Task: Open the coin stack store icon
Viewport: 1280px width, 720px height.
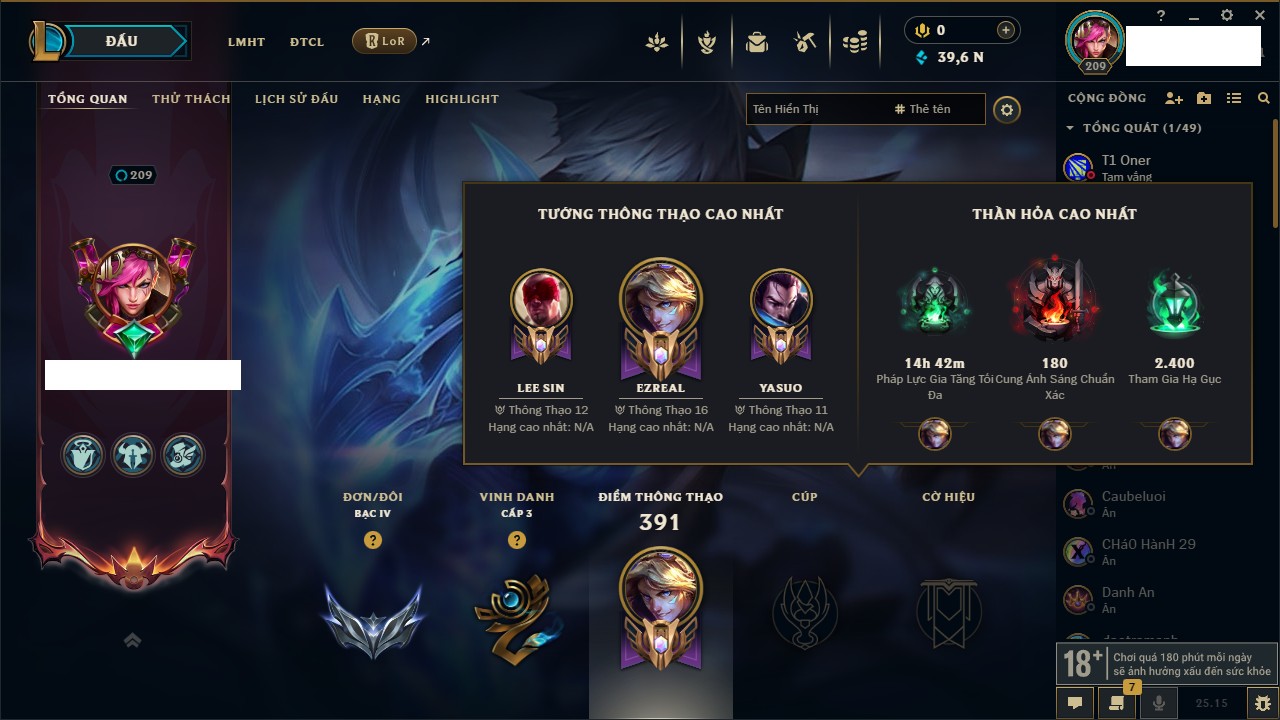Action: pos(854,42)
